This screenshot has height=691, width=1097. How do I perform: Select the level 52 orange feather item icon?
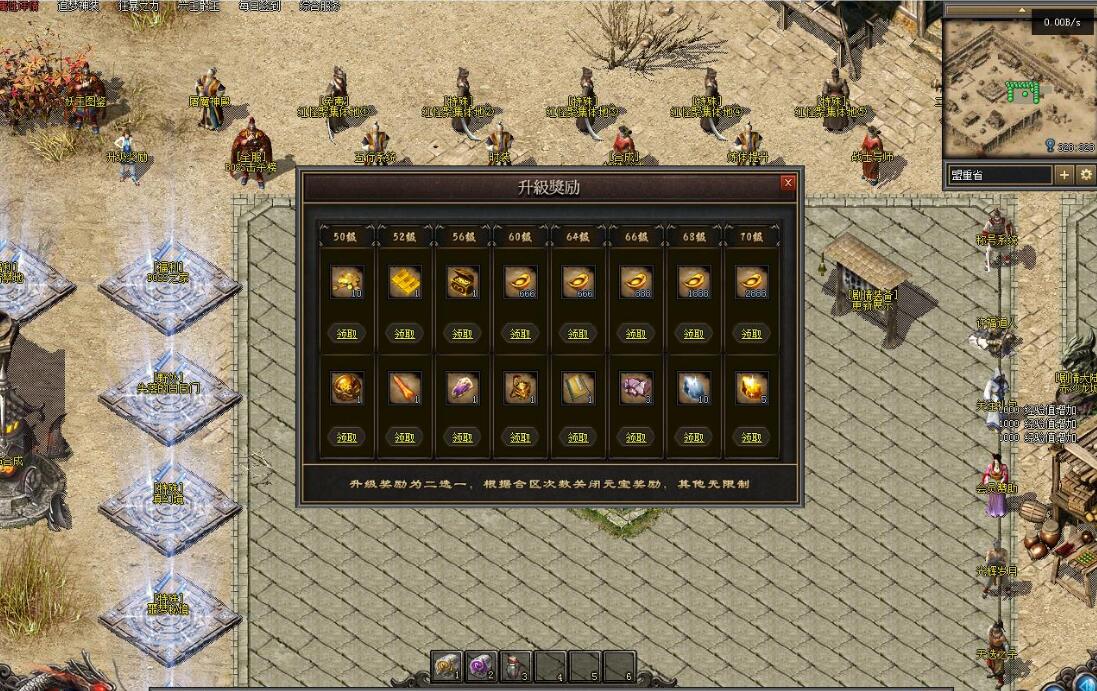pos(404,388)
